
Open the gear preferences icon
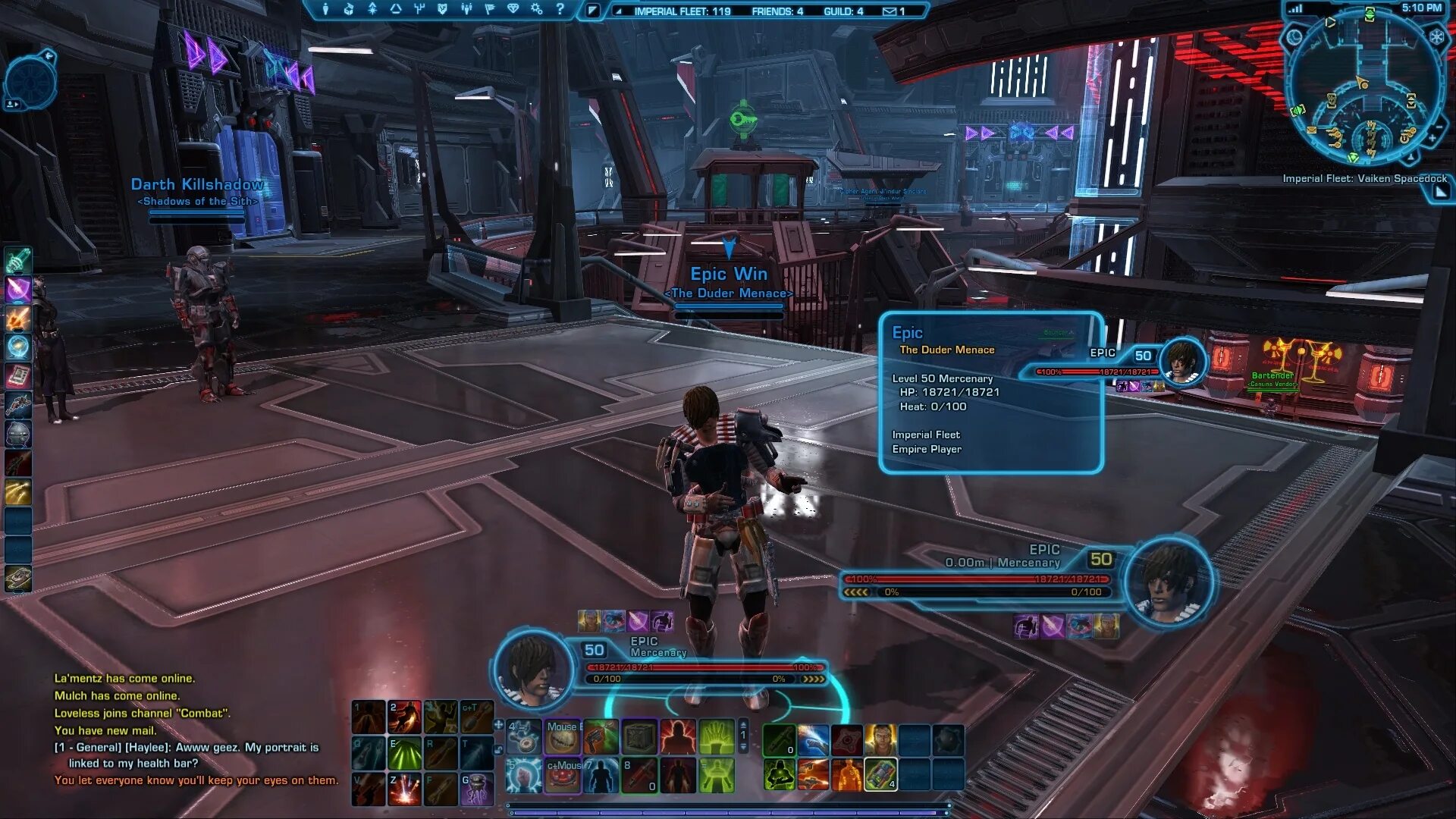(x=536, y=9)
